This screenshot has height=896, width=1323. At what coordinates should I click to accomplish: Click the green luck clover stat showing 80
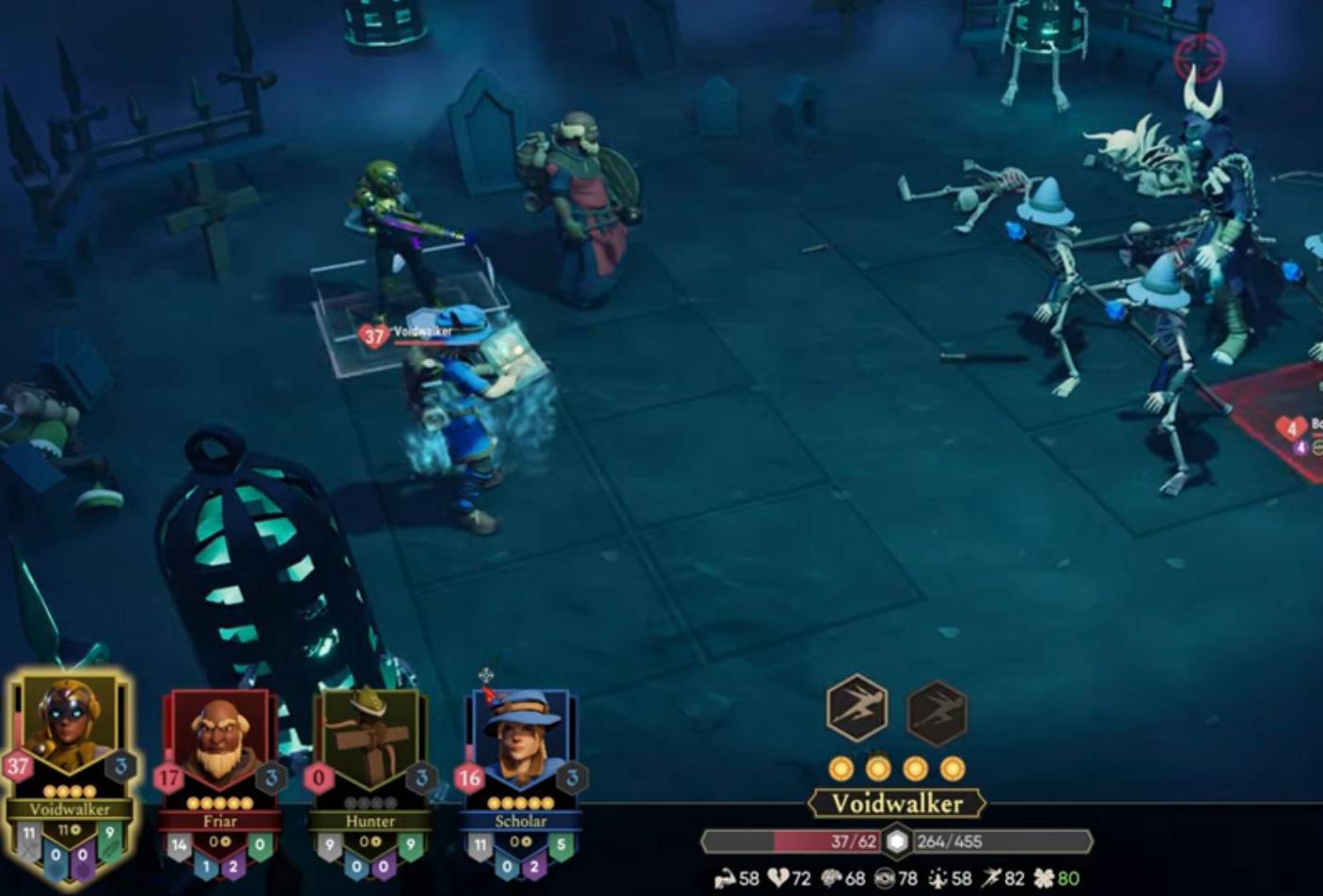tap(1047, 877)
